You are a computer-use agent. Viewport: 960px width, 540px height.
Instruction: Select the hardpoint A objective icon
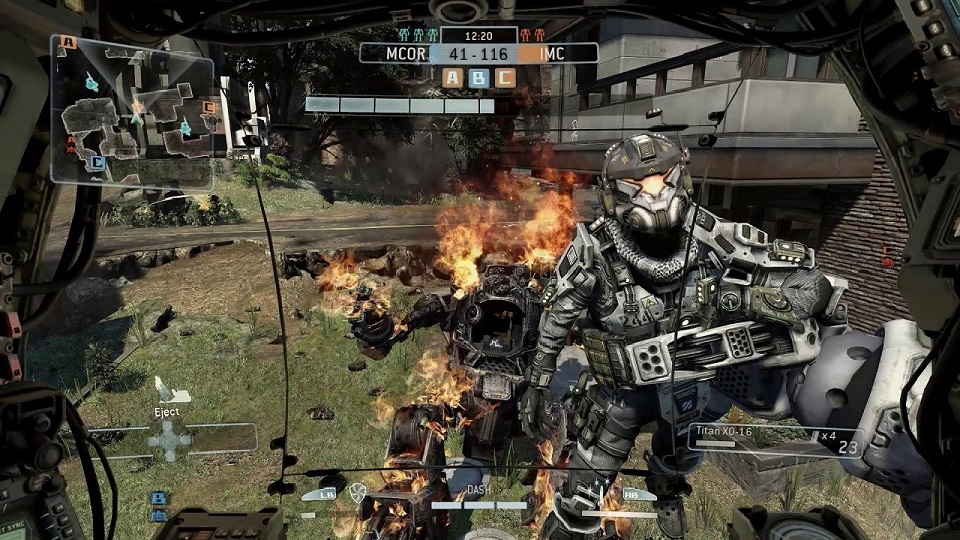pos(453,77)
